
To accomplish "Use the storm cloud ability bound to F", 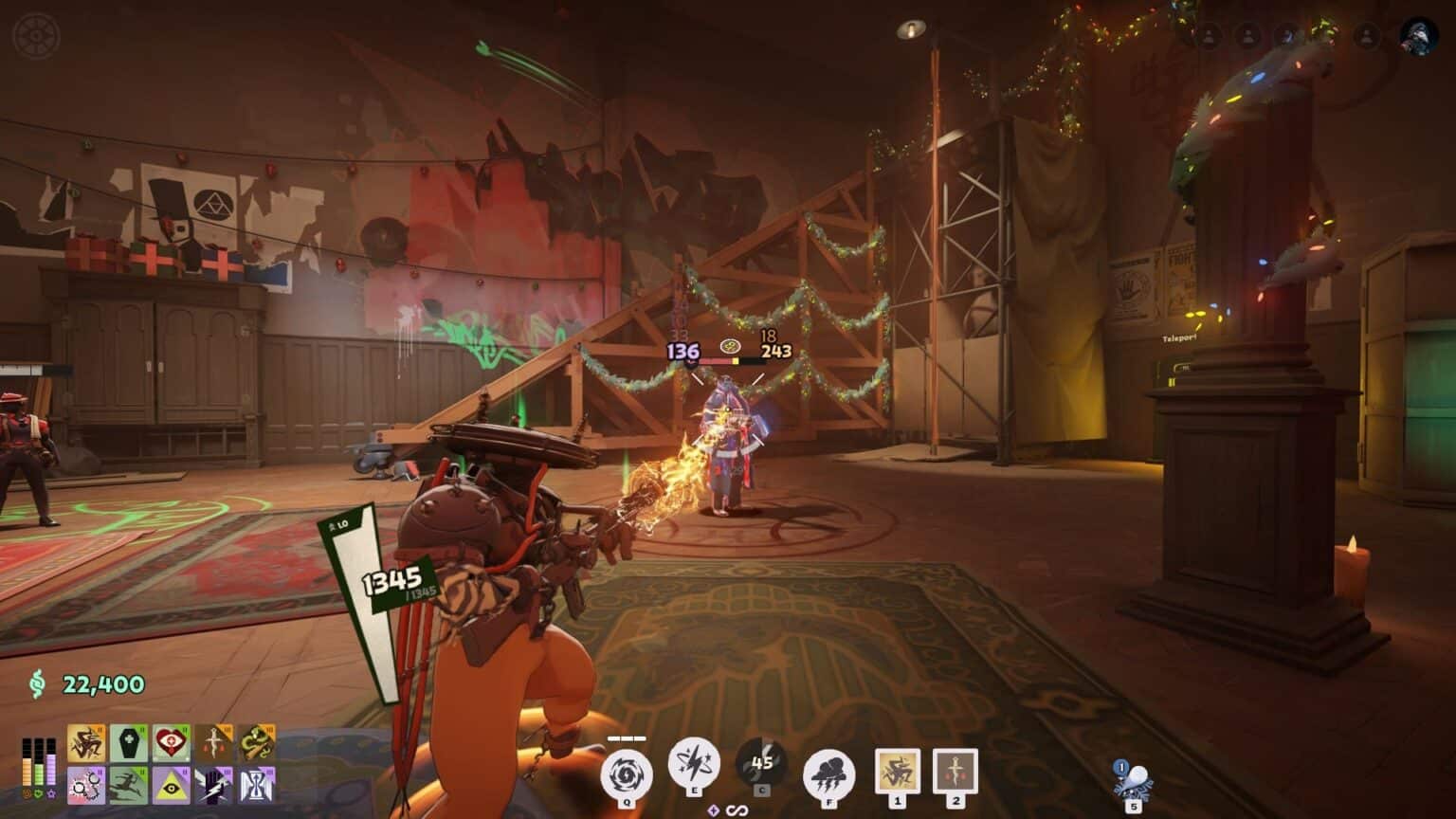I will (828, 770).
